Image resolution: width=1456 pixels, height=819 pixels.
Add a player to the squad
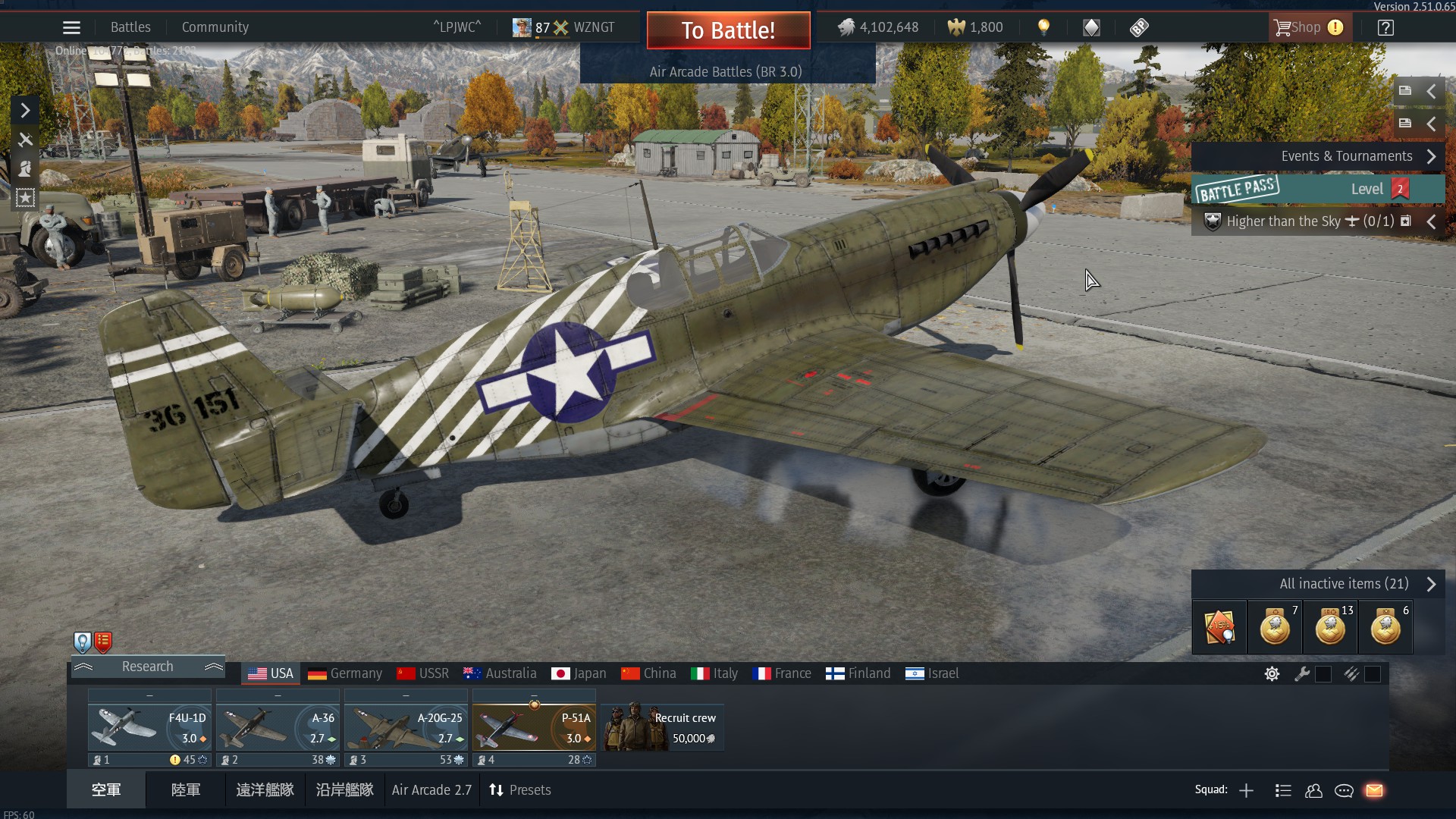[1246, 791]
